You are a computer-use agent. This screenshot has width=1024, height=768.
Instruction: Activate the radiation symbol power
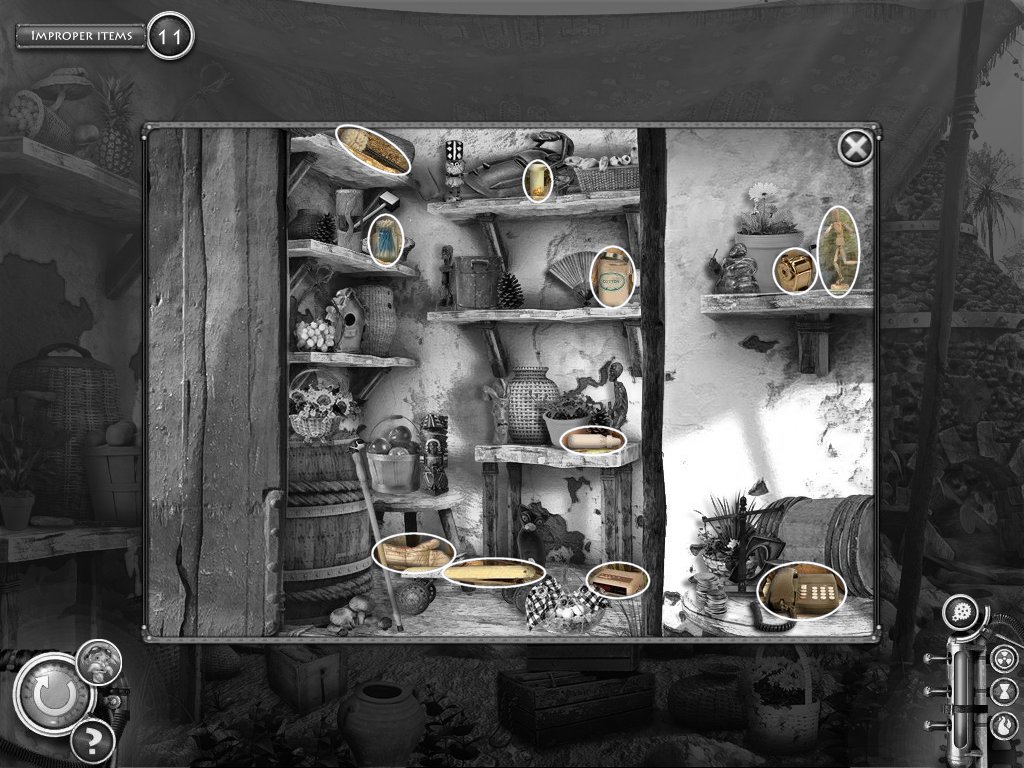[1004, 658]
